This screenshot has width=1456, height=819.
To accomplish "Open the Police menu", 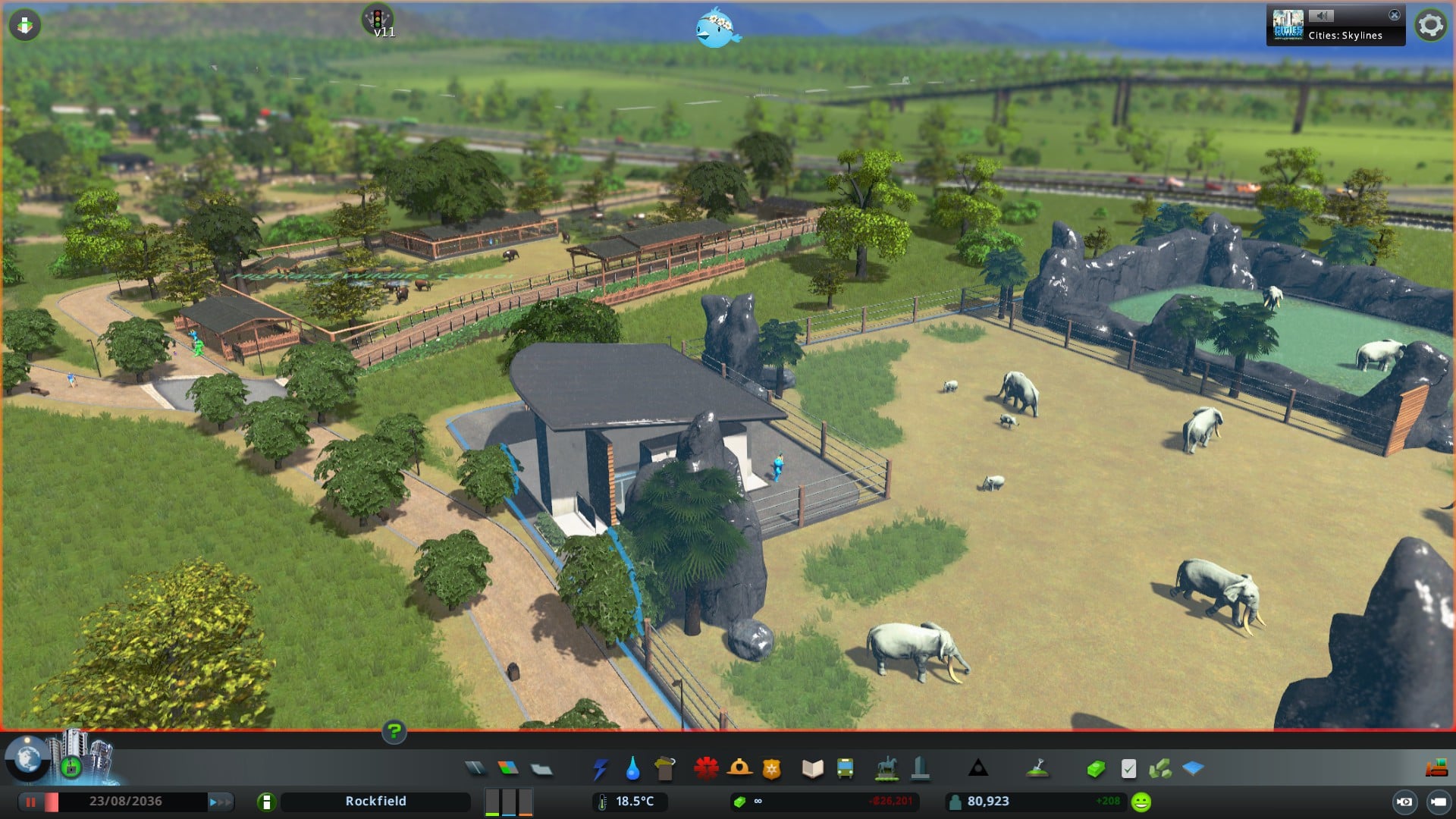I will point(772,769).
